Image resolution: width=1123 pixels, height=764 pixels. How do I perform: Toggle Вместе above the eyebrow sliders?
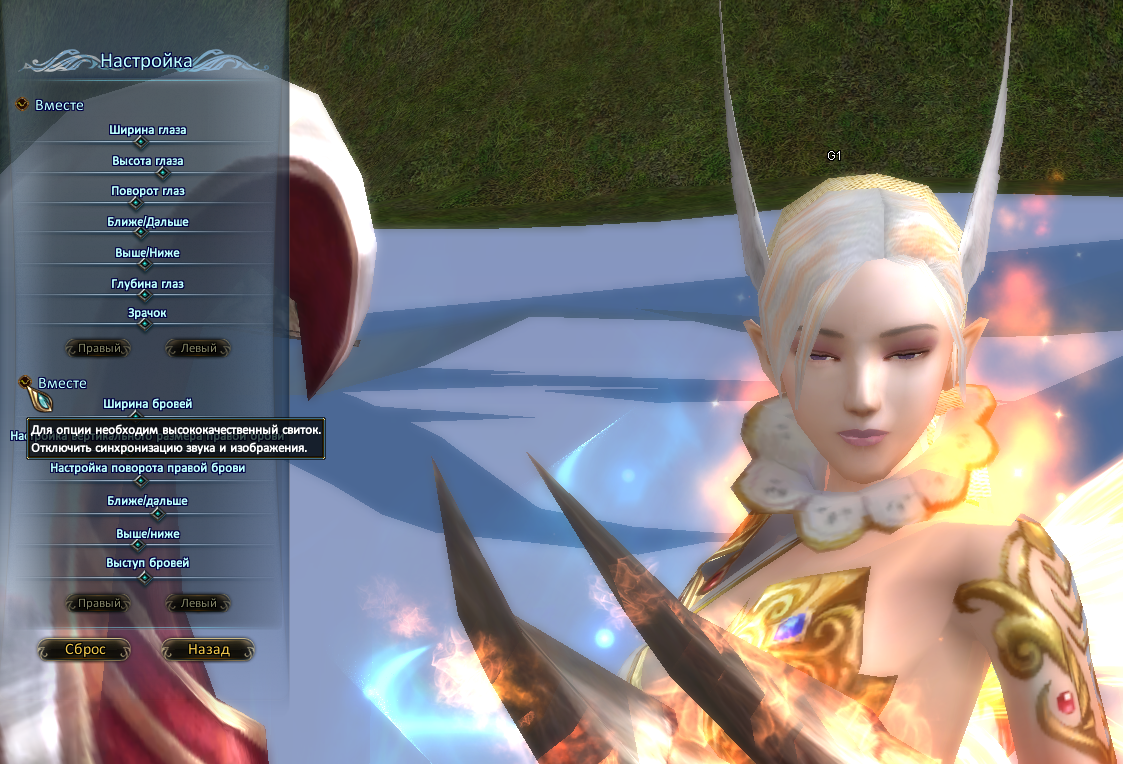25,383
